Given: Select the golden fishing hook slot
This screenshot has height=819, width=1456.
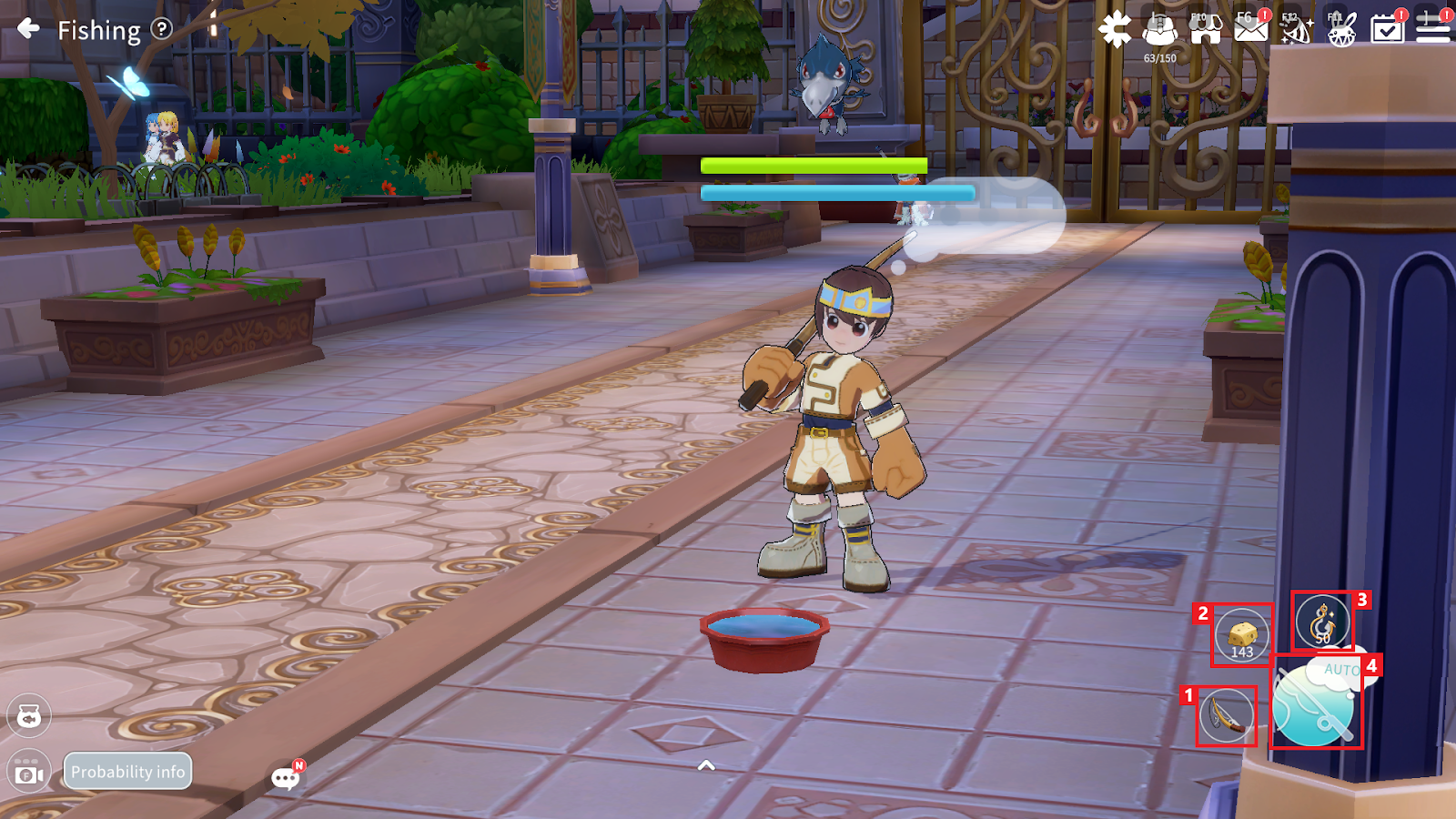Looking at the screenshot, I should coord(1322,622).
